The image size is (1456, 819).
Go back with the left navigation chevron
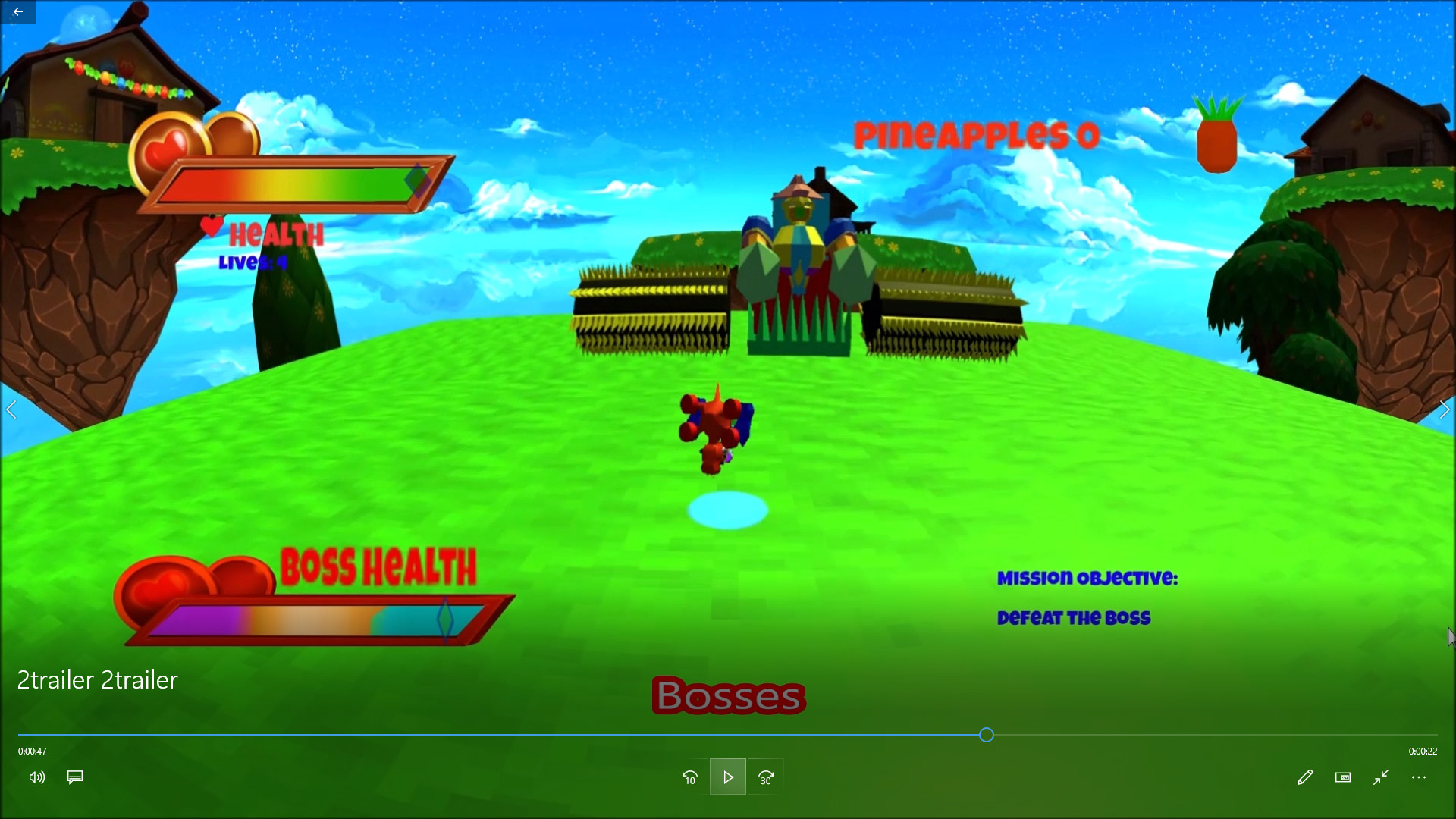coord(11,409)
